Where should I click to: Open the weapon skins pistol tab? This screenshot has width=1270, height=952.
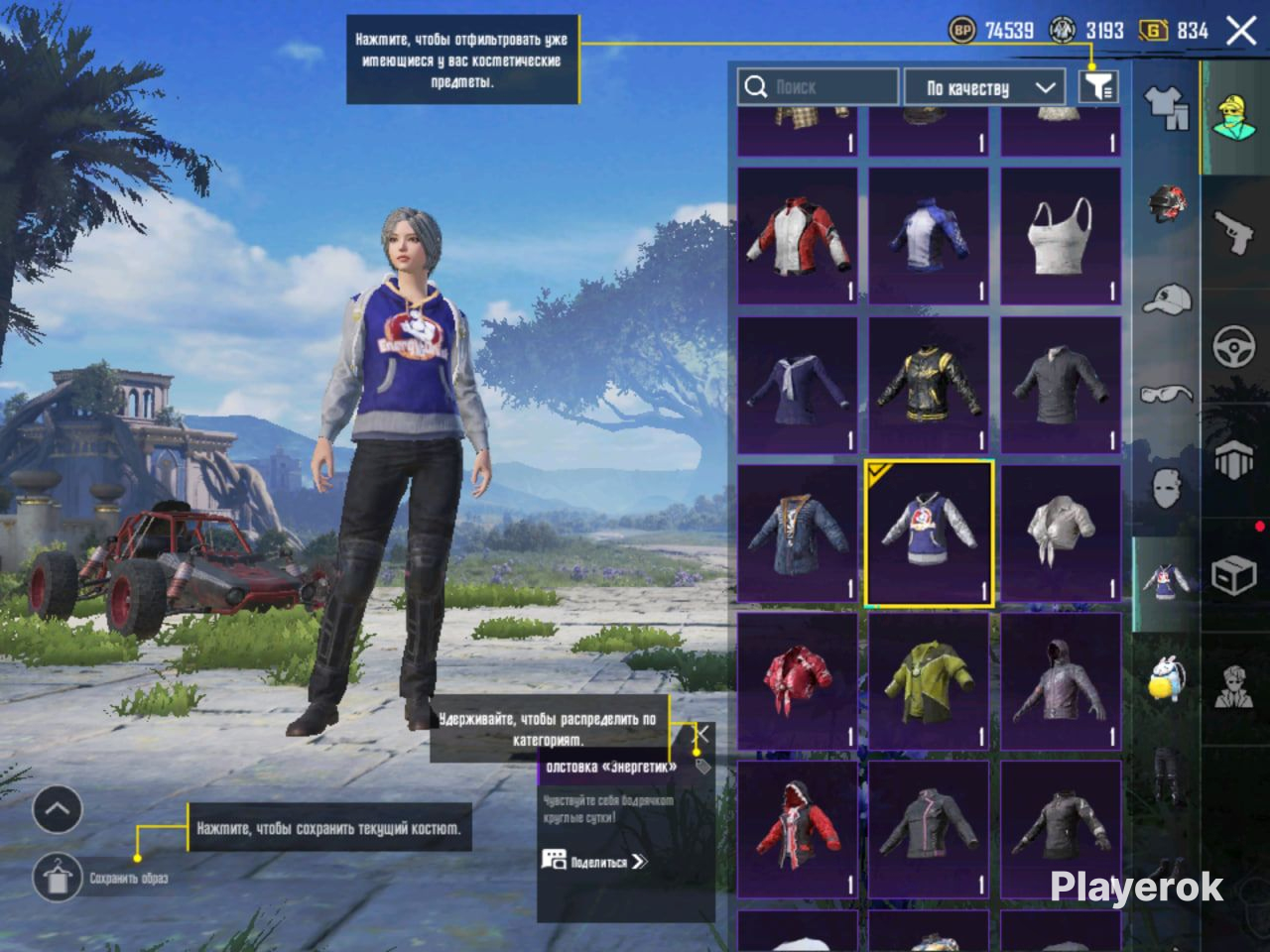pos(1234,233)
